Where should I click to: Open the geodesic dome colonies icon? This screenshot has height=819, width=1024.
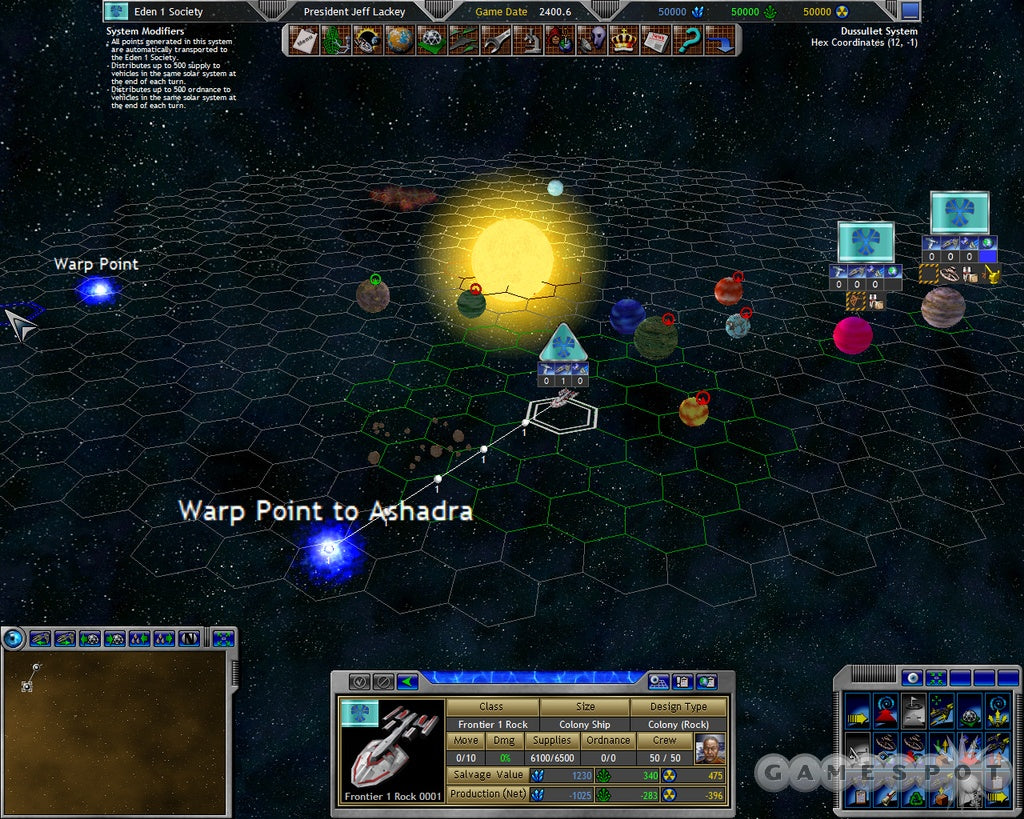coord(430,40)
